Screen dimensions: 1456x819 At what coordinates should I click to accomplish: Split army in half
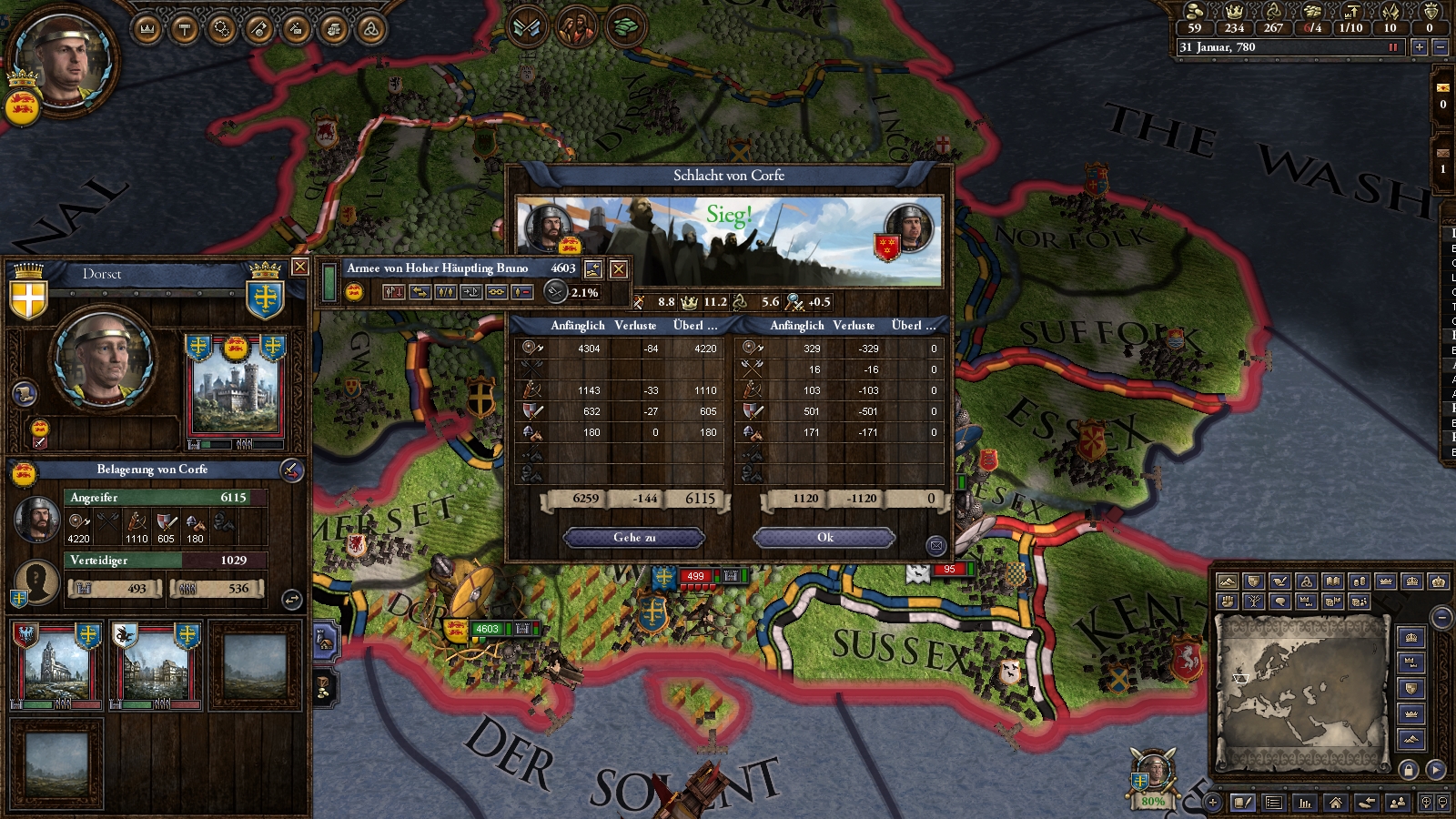(x=445, y=292)
